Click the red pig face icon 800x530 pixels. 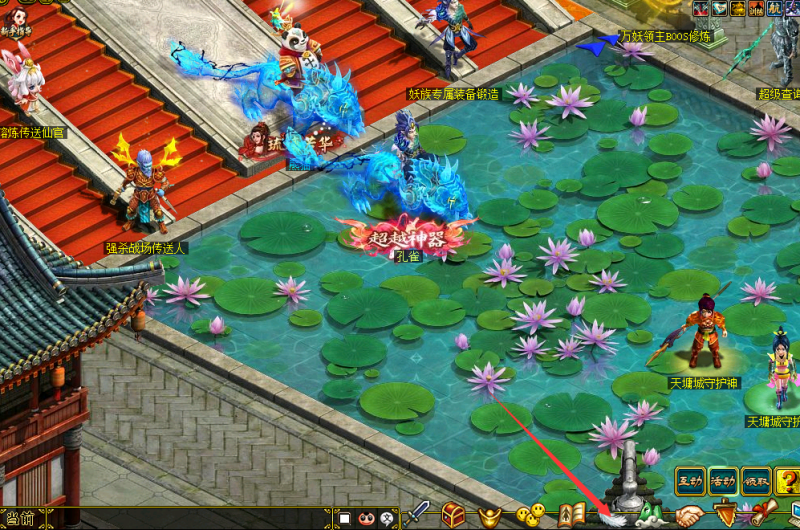(366, 518)
